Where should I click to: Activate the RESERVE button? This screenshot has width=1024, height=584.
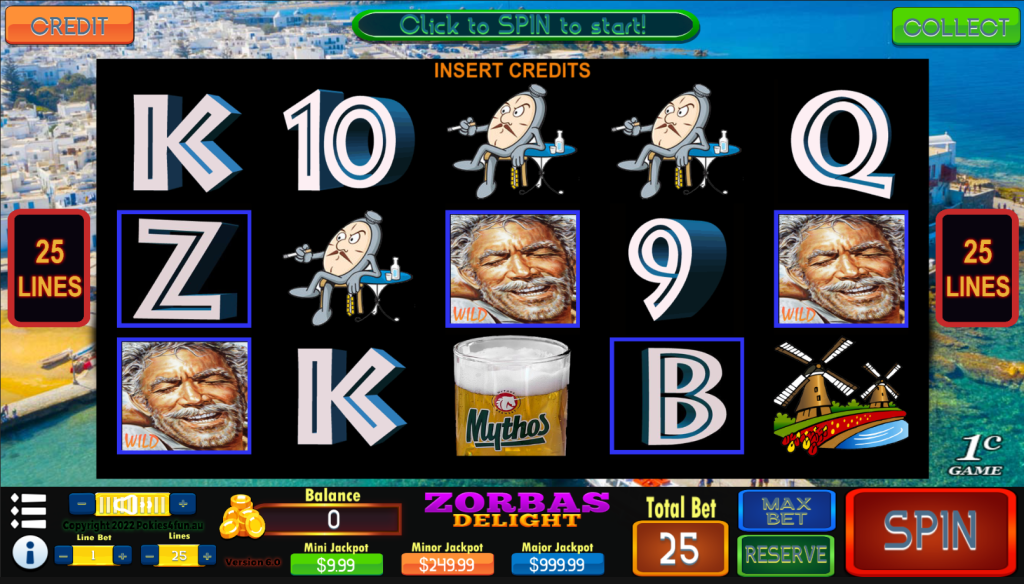click(x=786, y=555)
